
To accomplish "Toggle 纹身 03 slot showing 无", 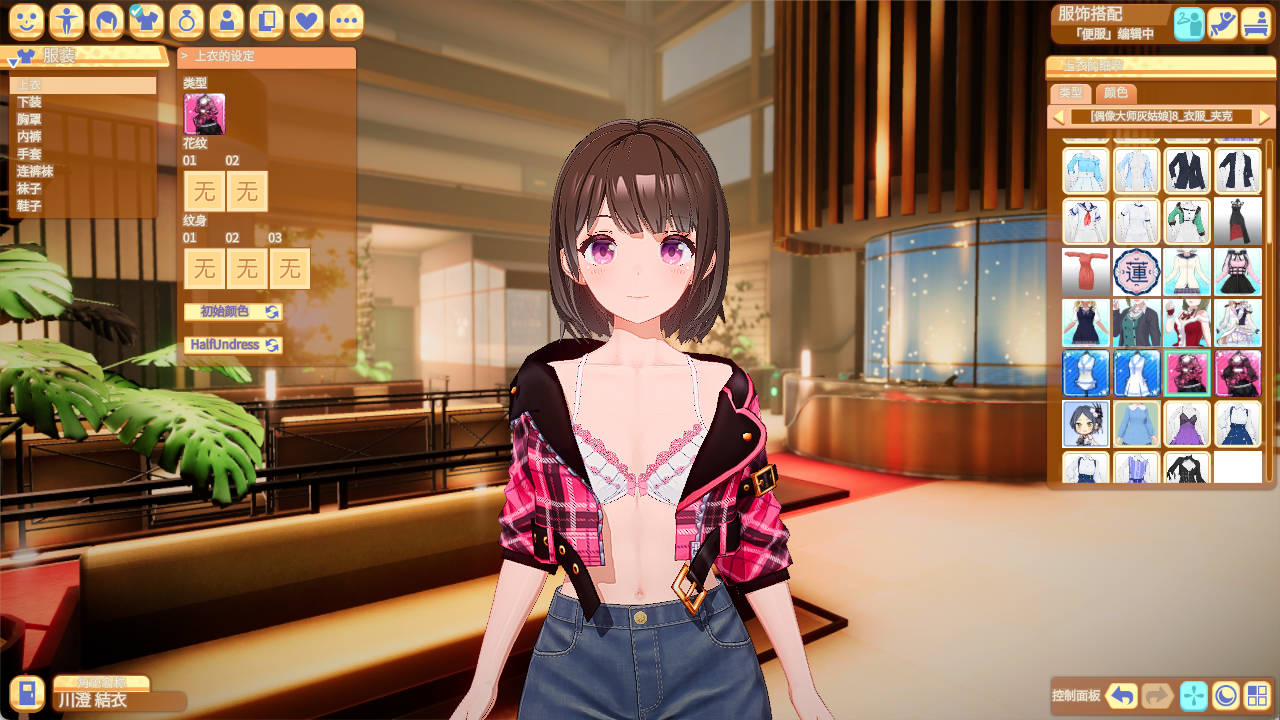I will pyautogui.click(x=290, y=268).
